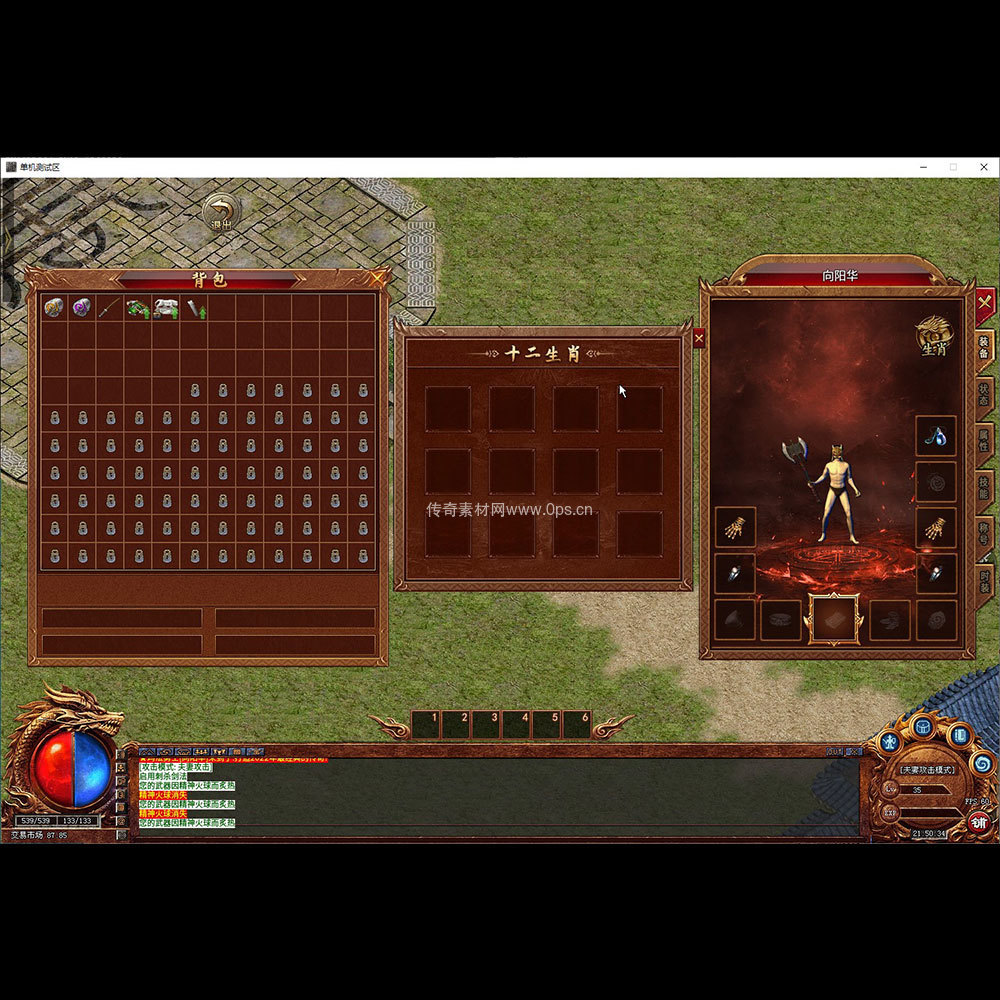Click the 退出 exit button
The height and width of the screenshot is (1000, 1000).
[221, 213]
